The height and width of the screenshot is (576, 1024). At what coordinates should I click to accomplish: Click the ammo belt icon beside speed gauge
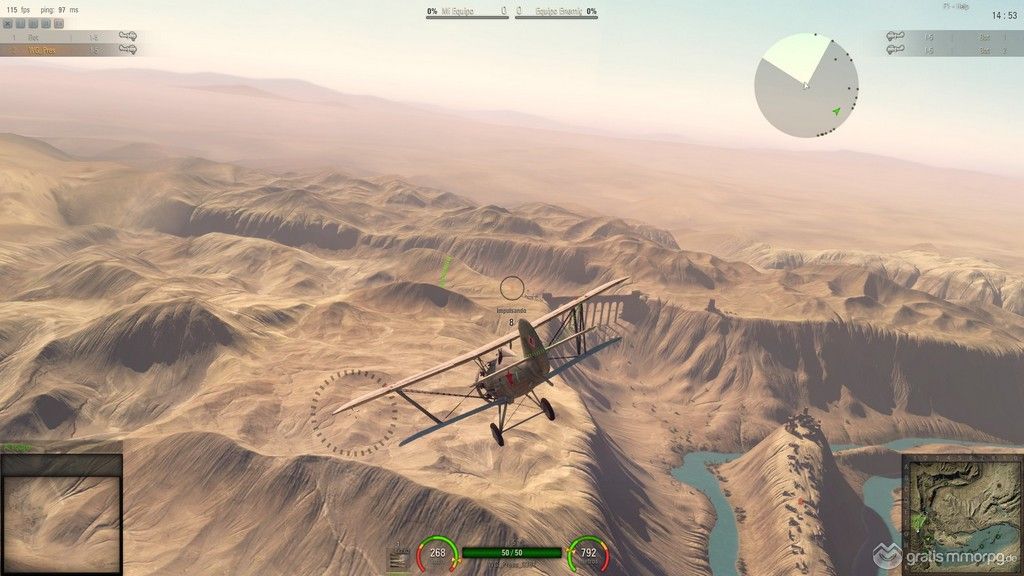[x=399, y=560]
